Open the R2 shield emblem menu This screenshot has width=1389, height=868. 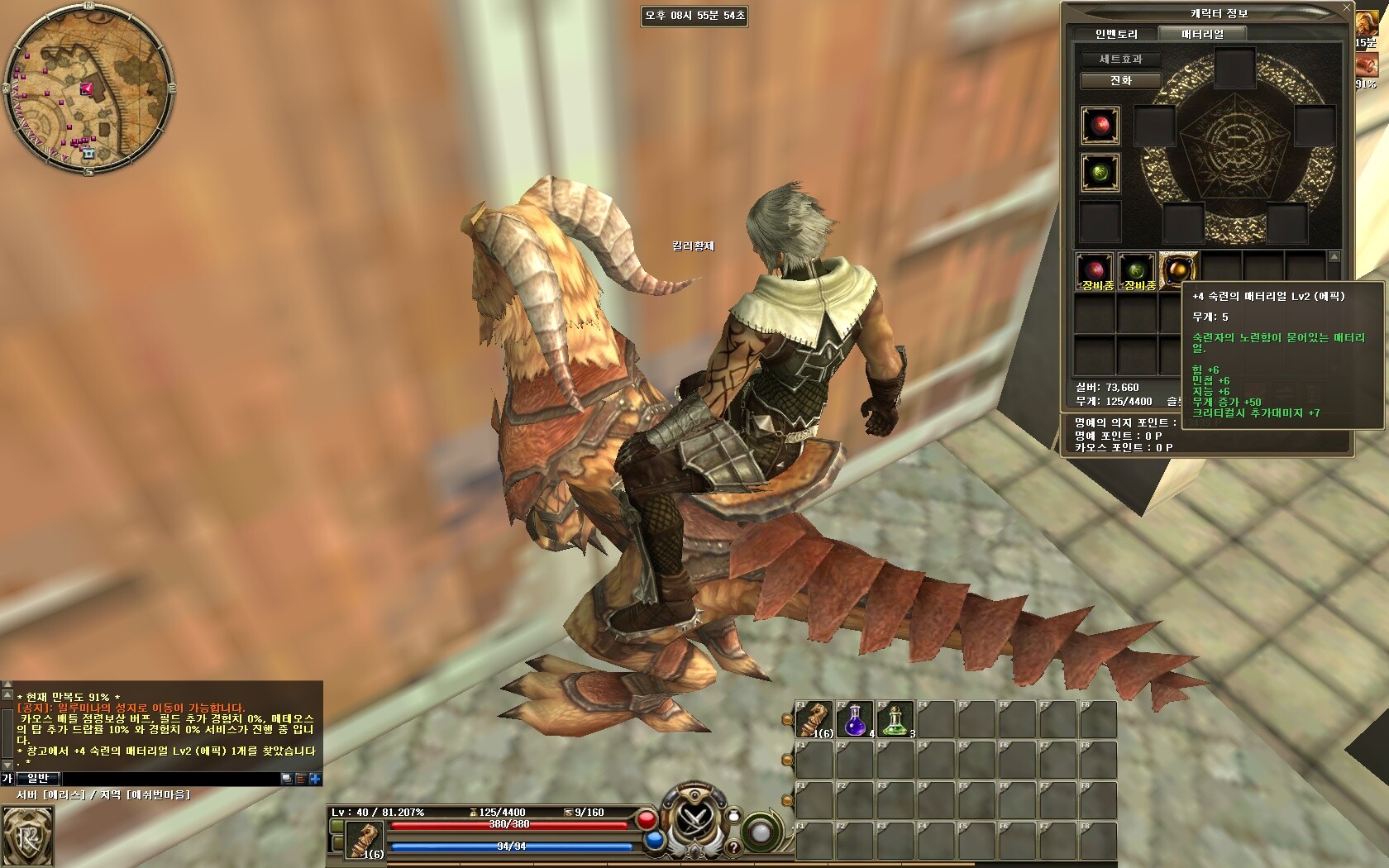tap(26, 836)
